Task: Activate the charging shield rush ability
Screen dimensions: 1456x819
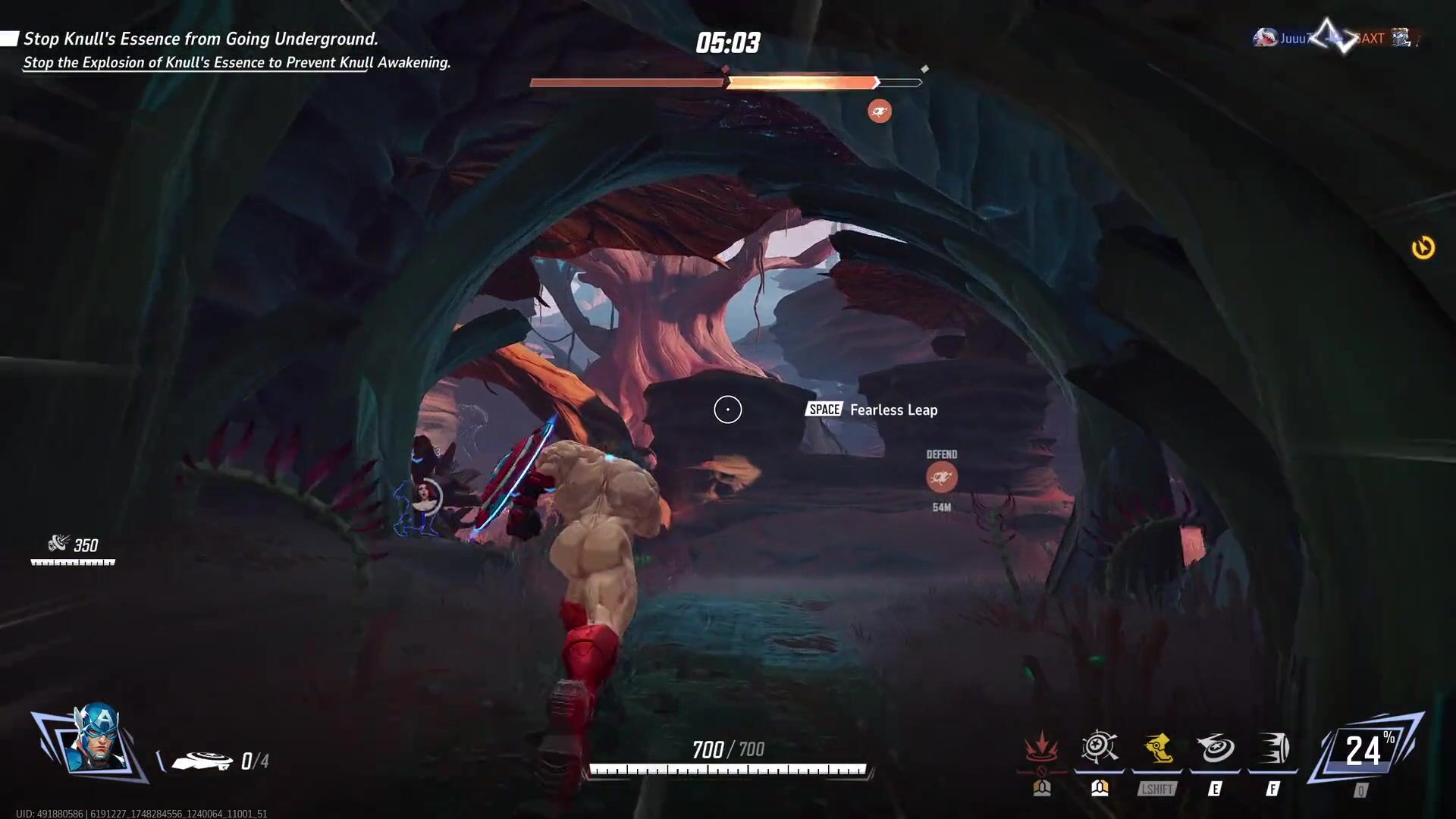Action: coord(1273,748)
